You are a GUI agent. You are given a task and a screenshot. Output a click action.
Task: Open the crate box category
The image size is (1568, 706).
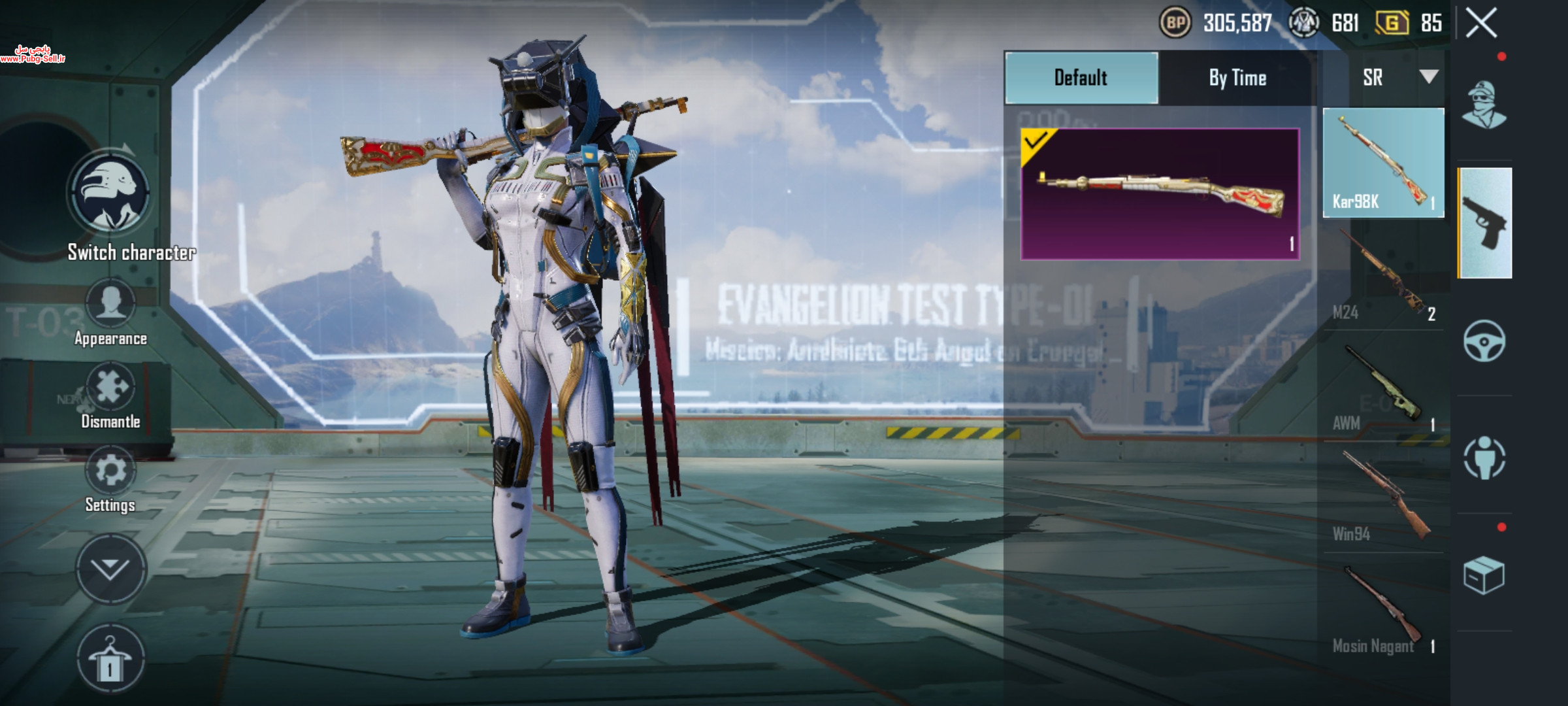(1484, 575)
